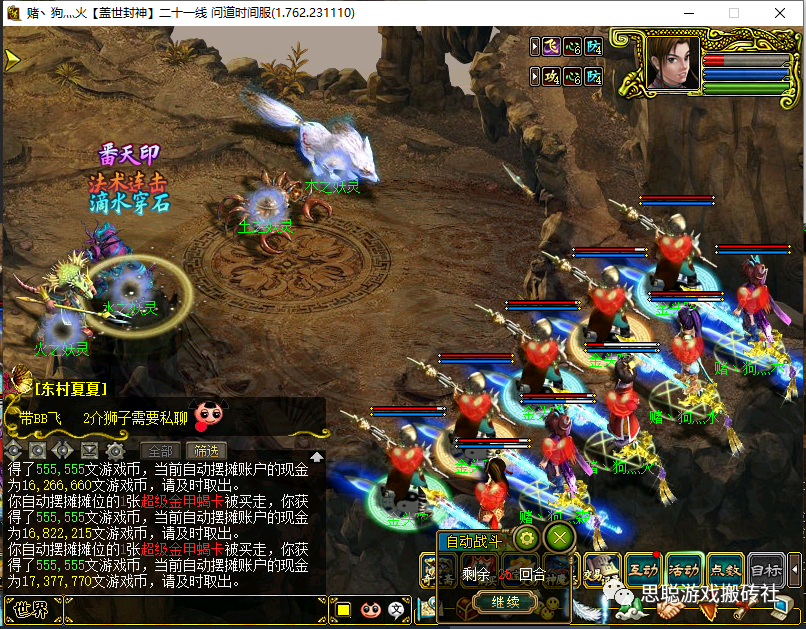Select the purple 飞 buff icon
Image resolution: width=806 pixels, height=629 pixels.
pos(551,45)
